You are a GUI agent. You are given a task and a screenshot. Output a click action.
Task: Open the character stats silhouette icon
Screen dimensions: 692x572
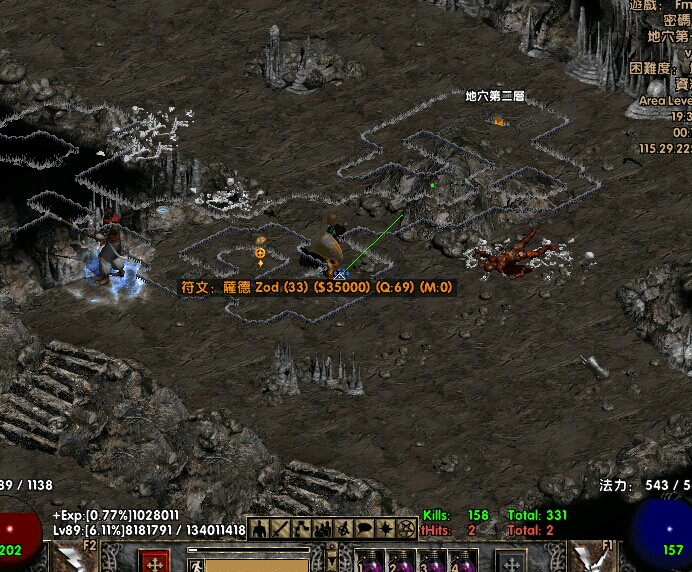point(257,527)
